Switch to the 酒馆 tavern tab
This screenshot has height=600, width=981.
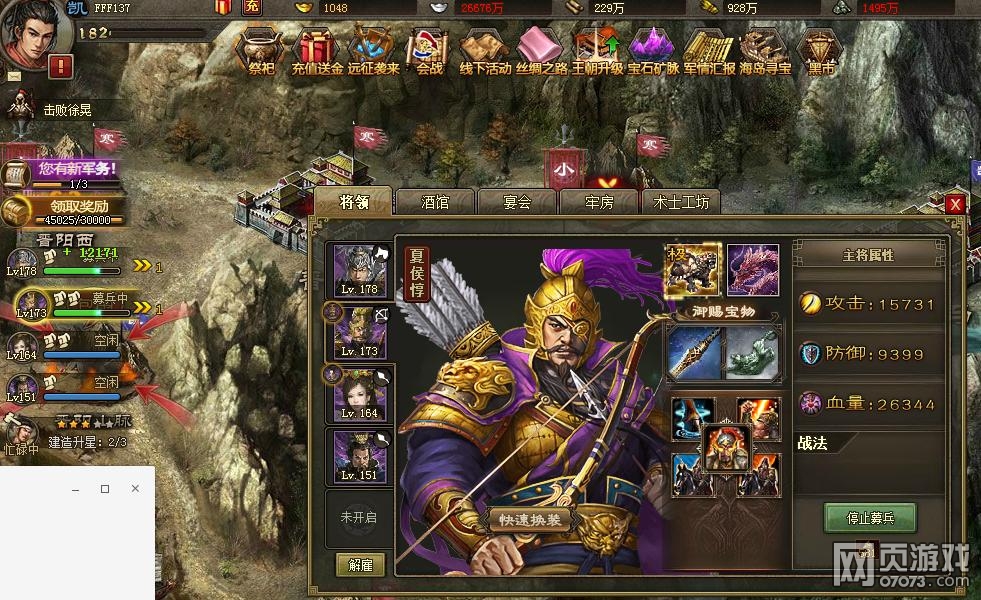[x=435, y=201]
